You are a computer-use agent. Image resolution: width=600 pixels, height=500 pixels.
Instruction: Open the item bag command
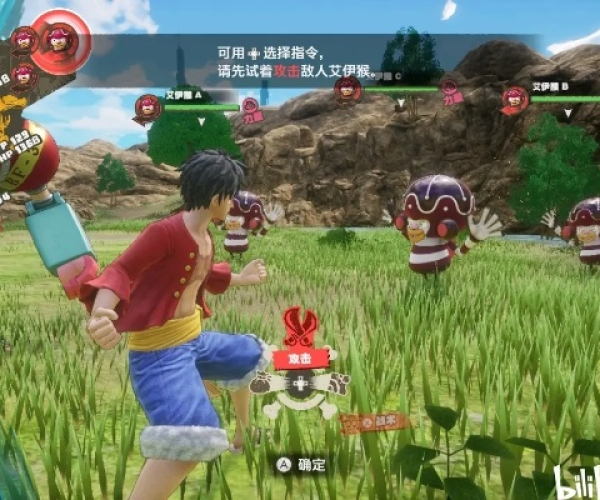pyautogui.click(x=263, y=383)
